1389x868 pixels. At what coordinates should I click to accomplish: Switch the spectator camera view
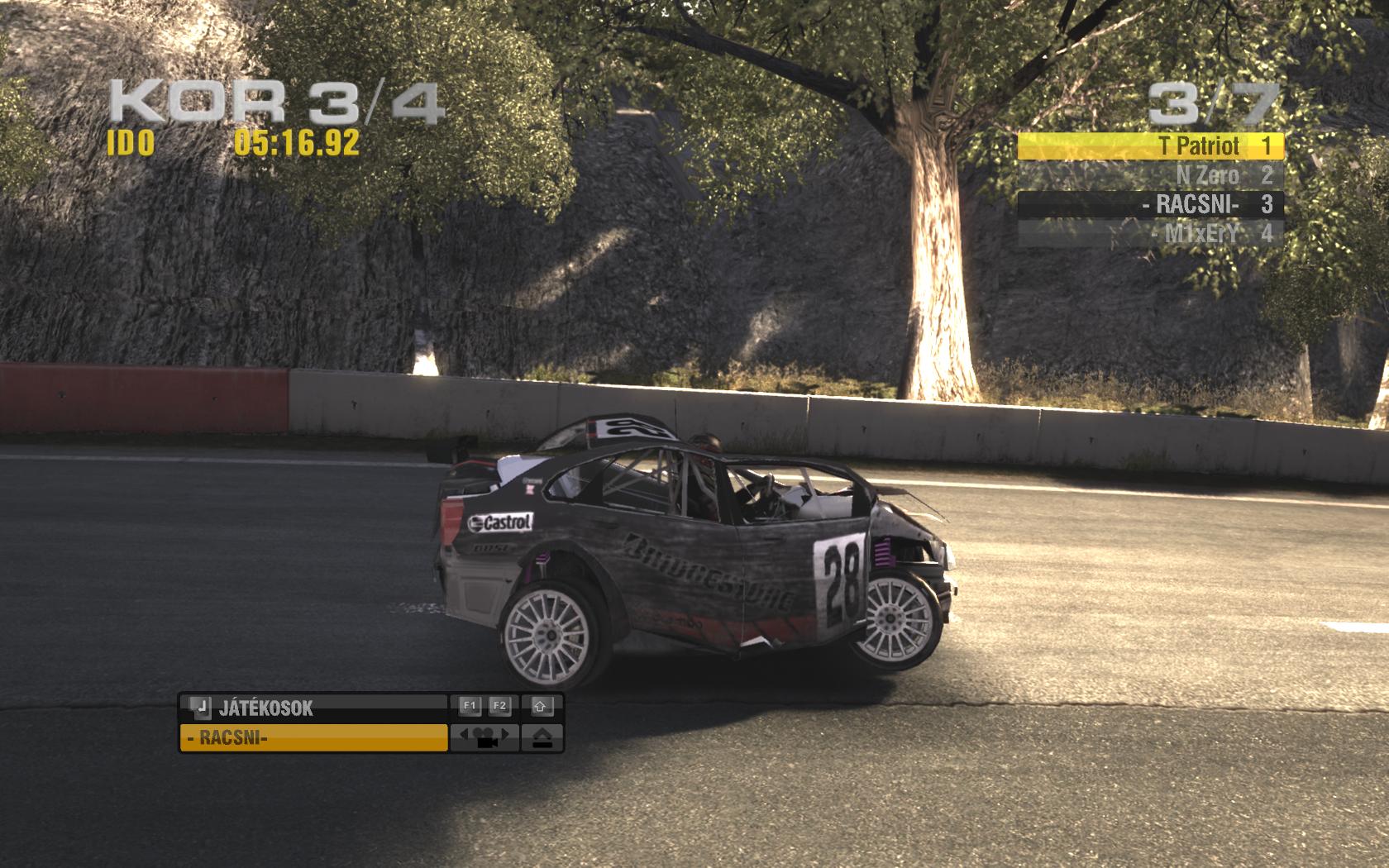484,737
